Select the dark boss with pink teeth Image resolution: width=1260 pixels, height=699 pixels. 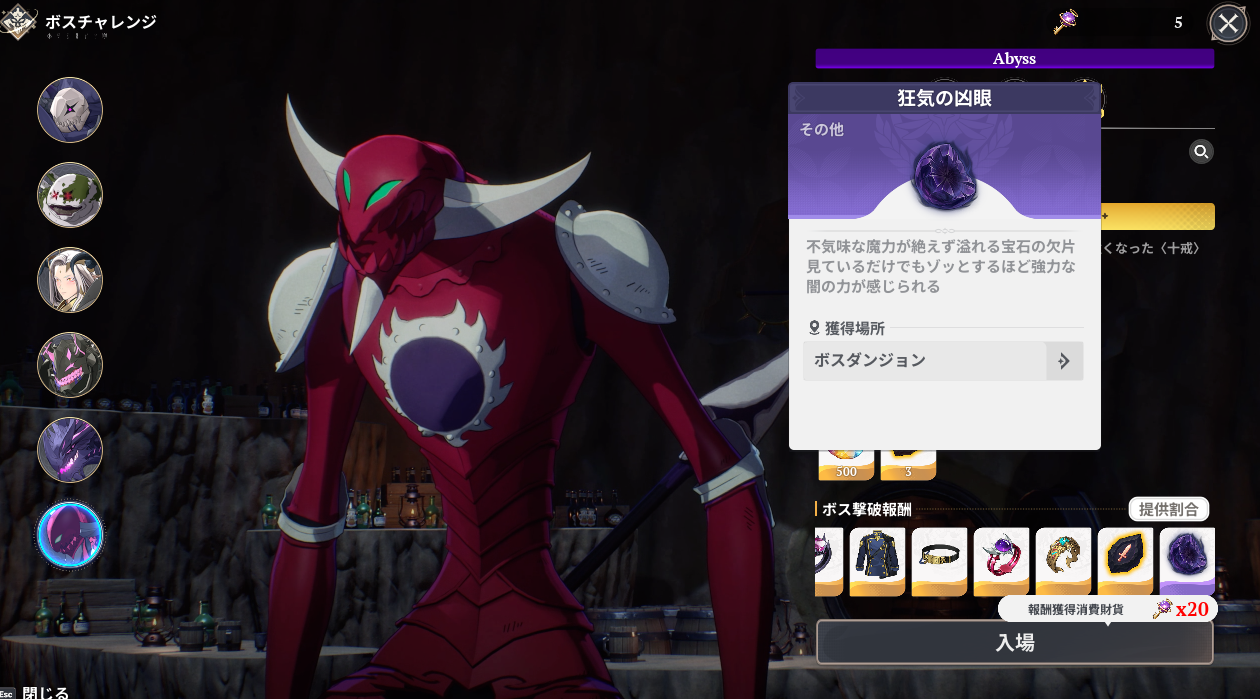point(70,365)
